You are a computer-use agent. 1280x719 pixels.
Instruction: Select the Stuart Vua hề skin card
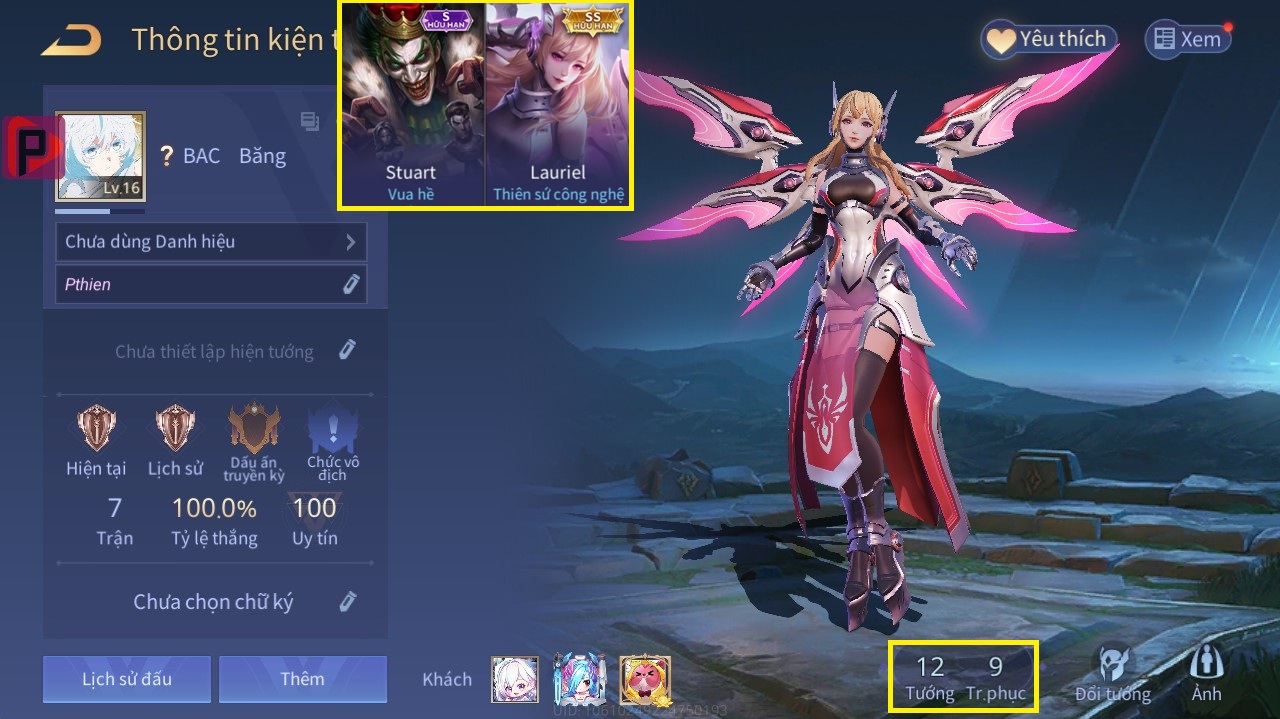coord(411,105)
